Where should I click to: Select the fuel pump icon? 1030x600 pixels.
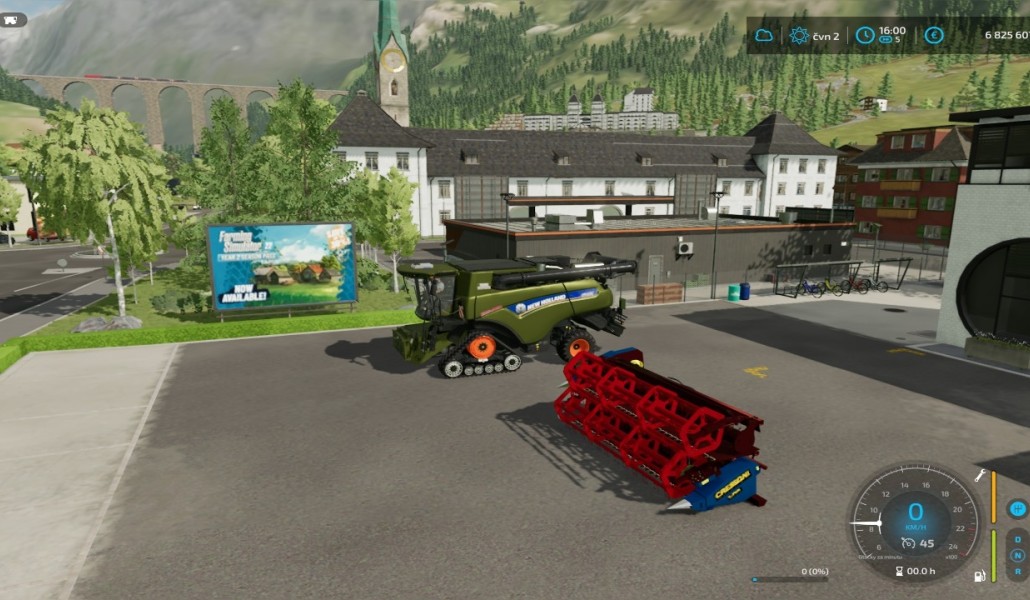pyautogui.click(x=980, y=576)
